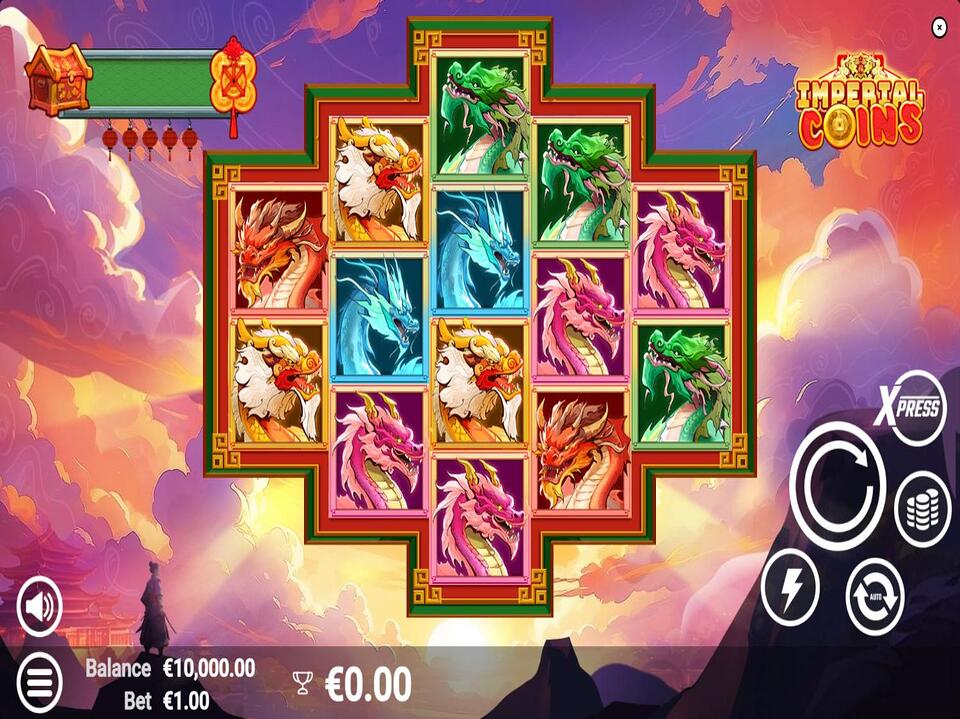Mute the sound with the speaker button
Image resolution: width=960 pixels, height=719 pixels.
(x=40, y=605)
